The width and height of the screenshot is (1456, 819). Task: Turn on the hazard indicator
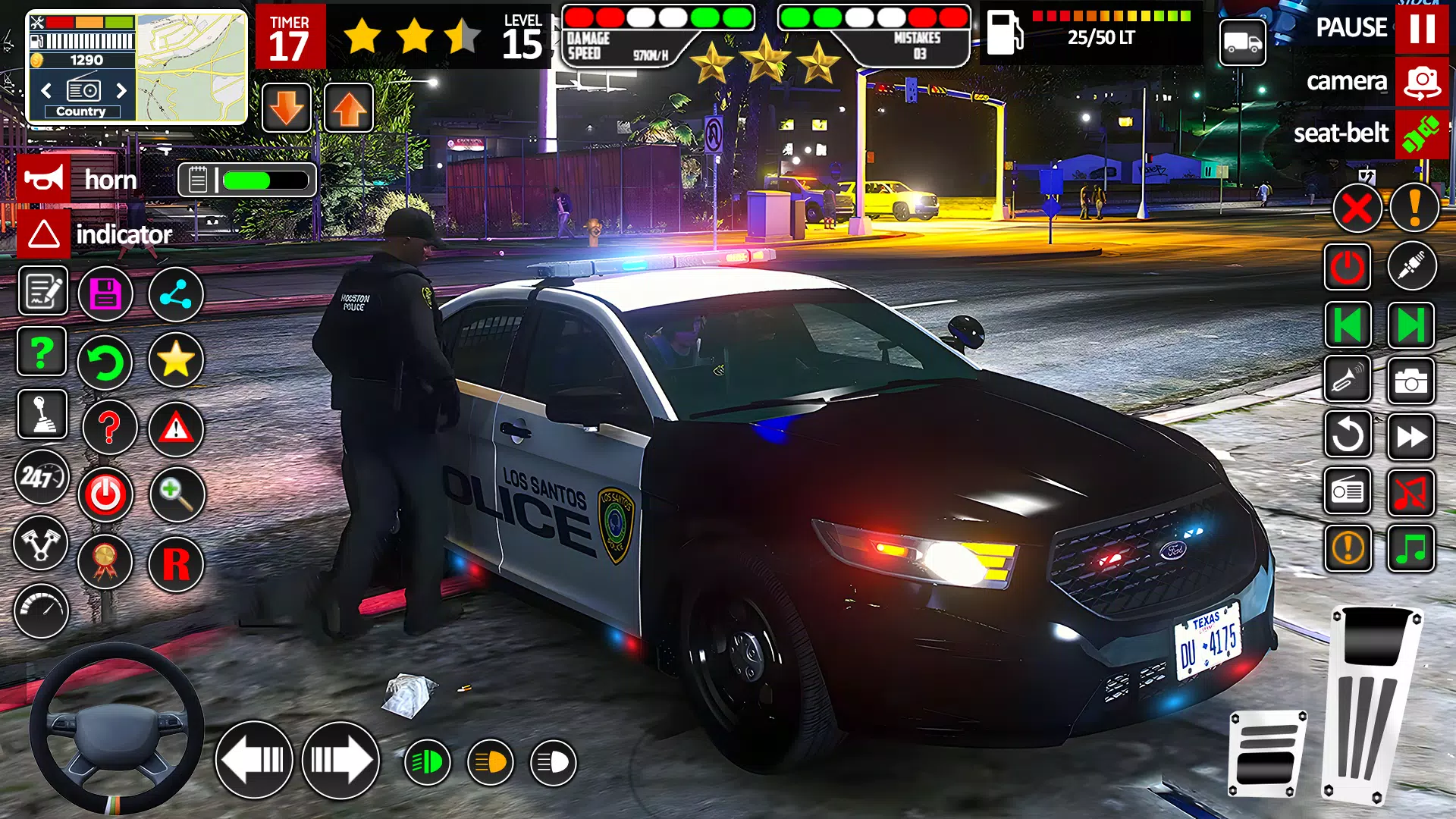tap(44, 234)
